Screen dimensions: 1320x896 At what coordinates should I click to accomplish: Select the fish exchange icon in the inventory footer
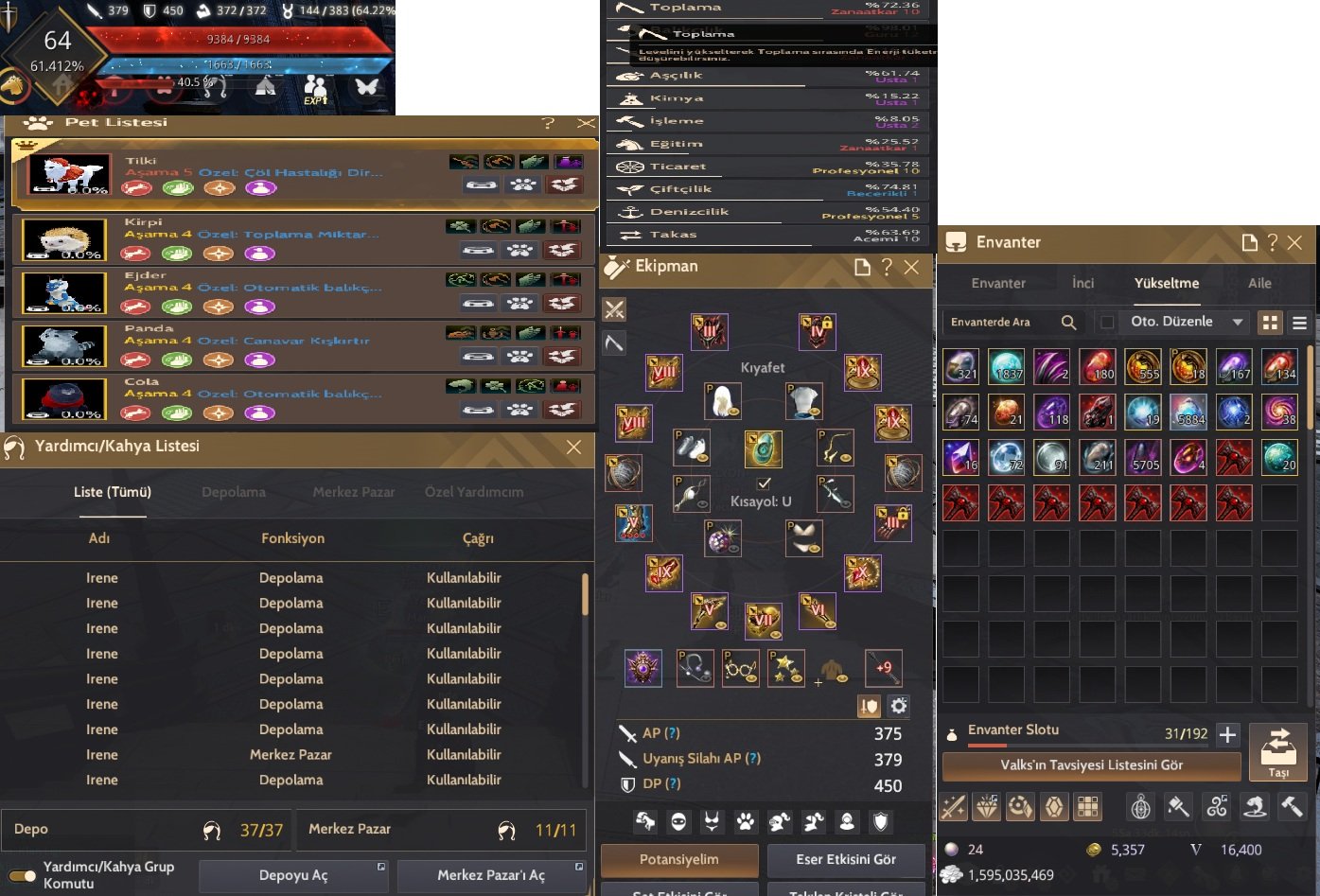click(1256, 807)
